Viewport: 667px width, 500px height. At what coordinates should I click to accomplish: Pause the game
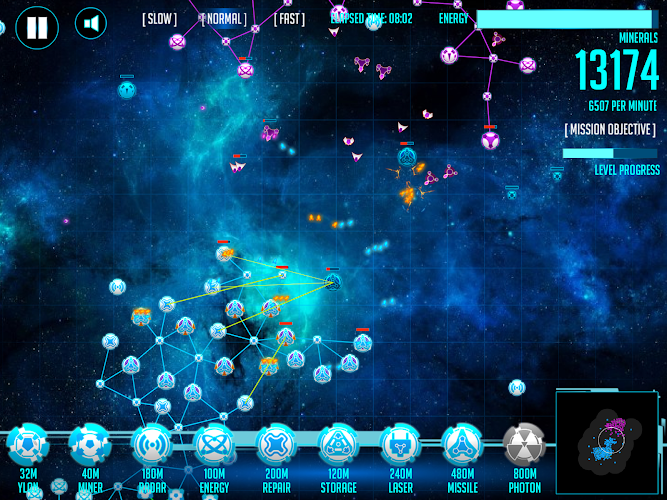point(36,25)
